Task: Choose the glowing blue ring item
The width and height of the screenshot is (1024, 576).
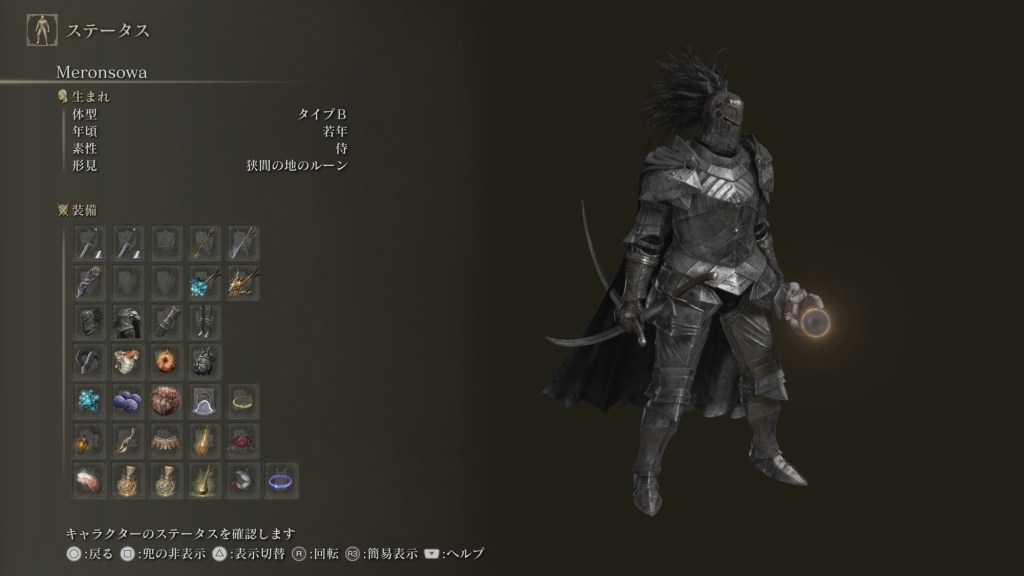Action: (280, 480)
